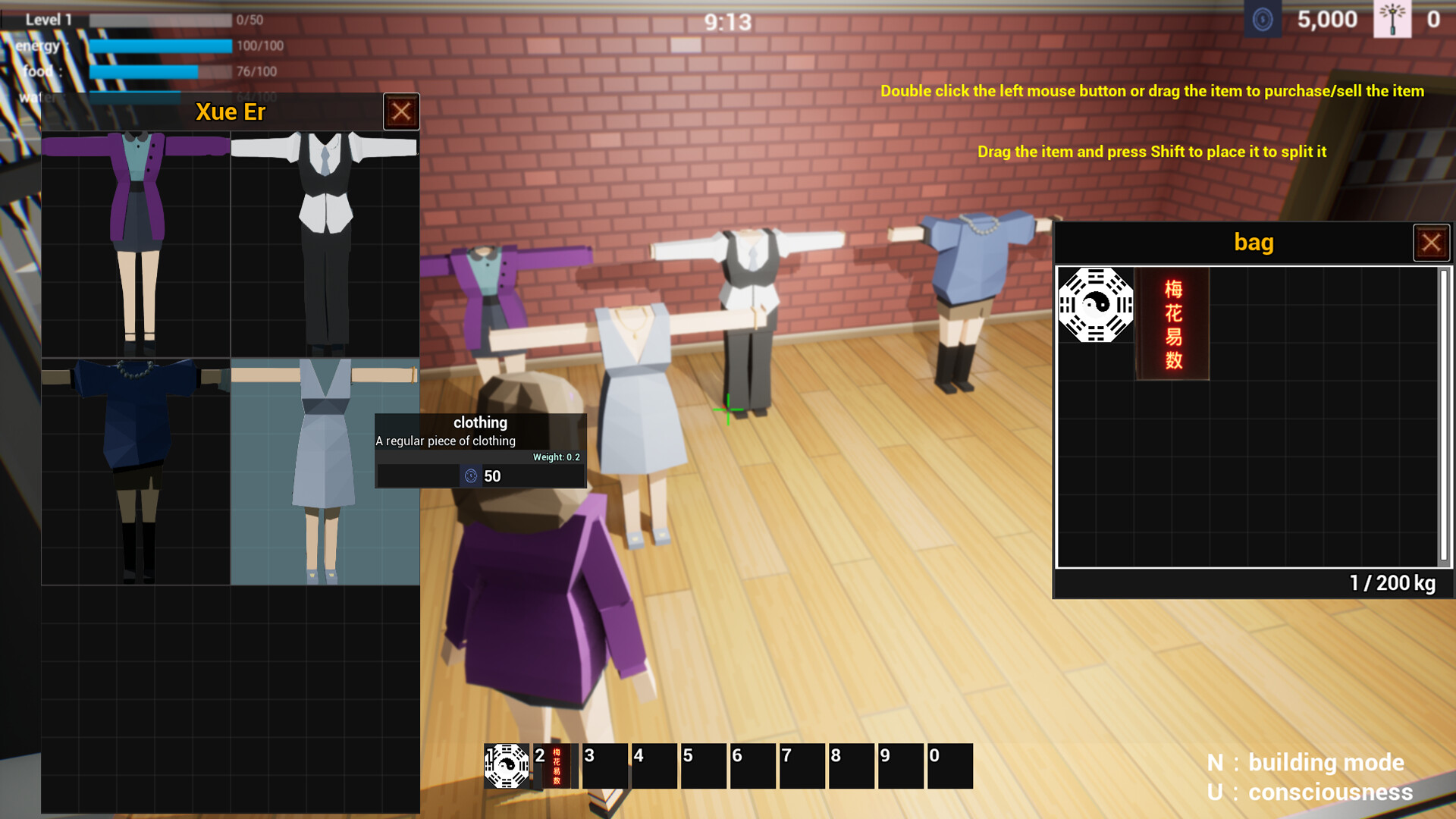Image resolution: width=1456 pixels, height=819 pixels.
Task: Click the Level 1 experience bar
Action: (x=159, y=20)
